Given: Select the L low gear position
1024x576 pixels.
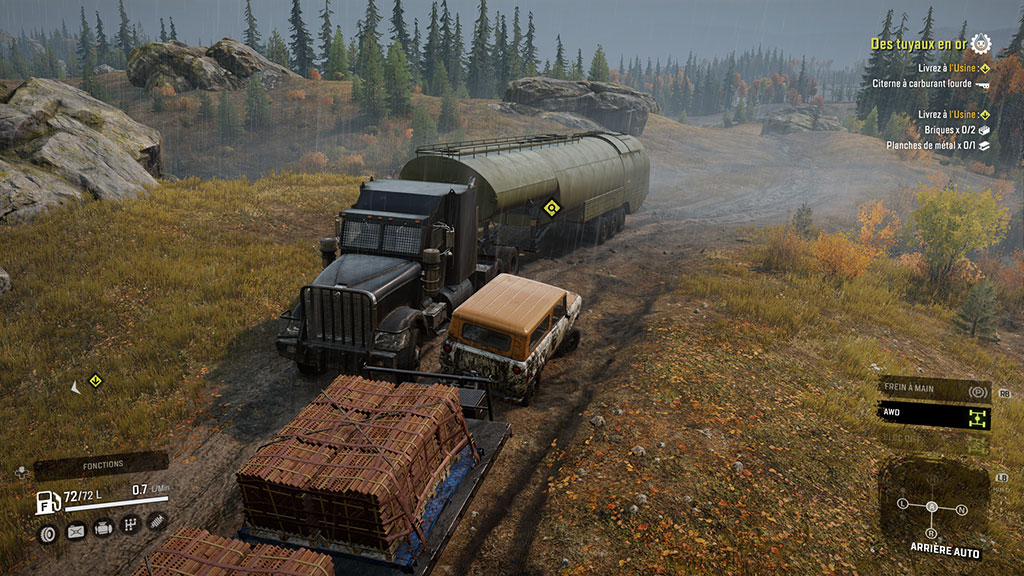Looking at the screenshot, I should click(x=903, y=502).
